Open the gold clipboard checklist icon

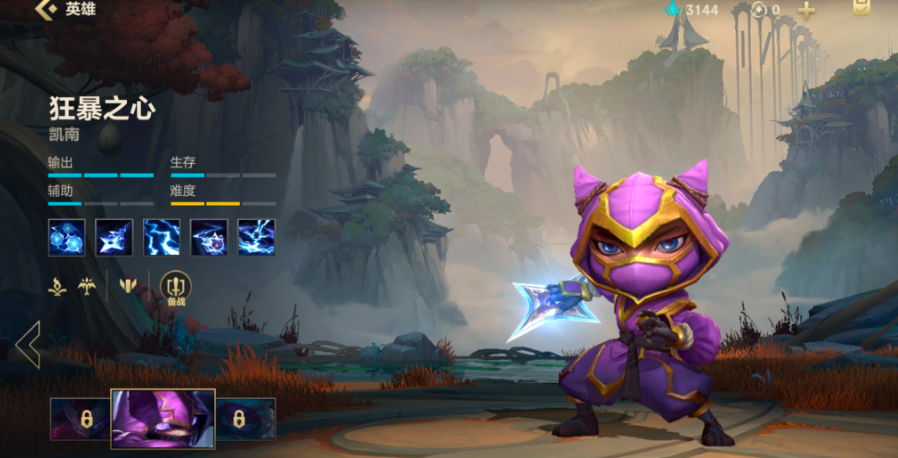[x=861, y=8]
